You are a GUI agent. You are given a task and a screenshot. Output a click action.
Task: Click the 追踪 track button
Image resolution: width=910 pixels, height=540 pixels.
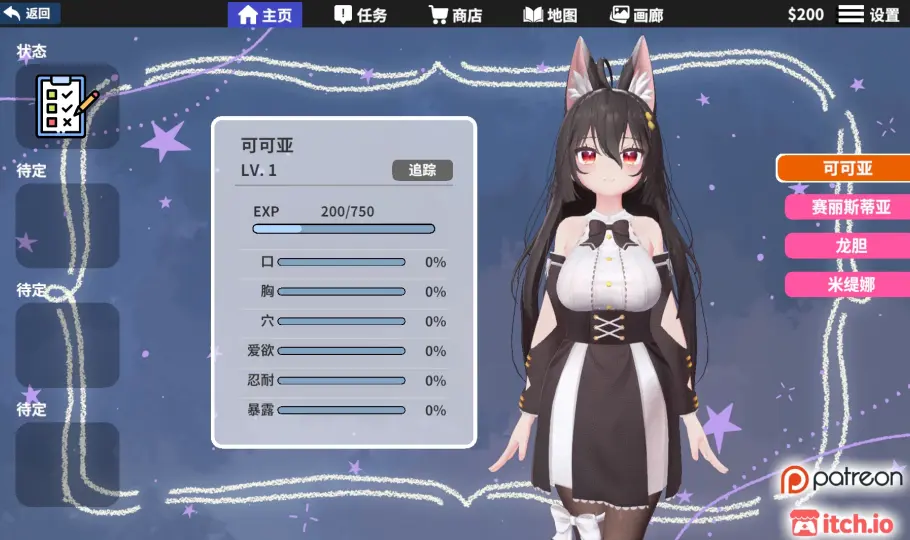422,170
